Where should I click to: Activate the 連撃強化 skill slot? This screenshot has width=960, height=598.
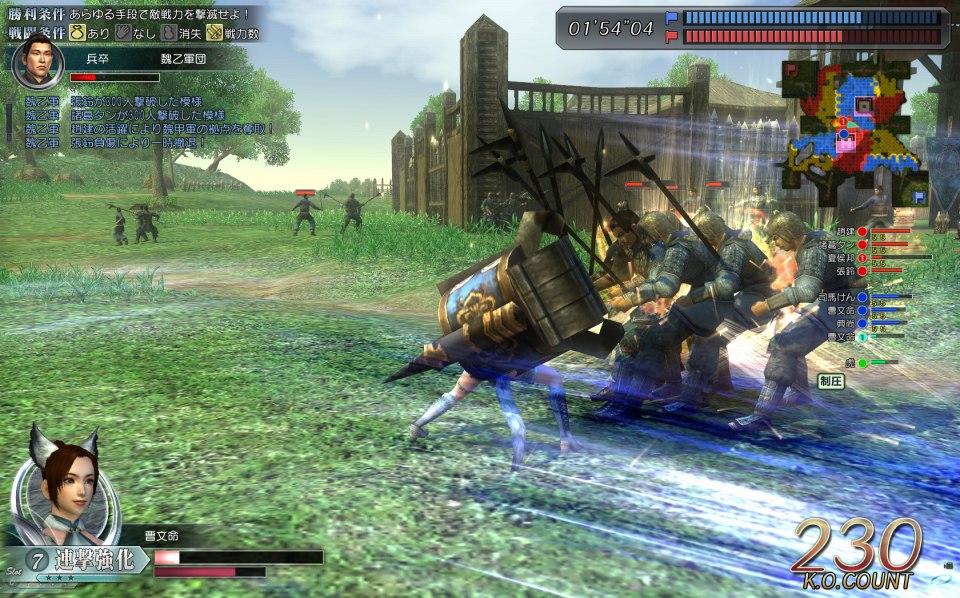point(93,559)
